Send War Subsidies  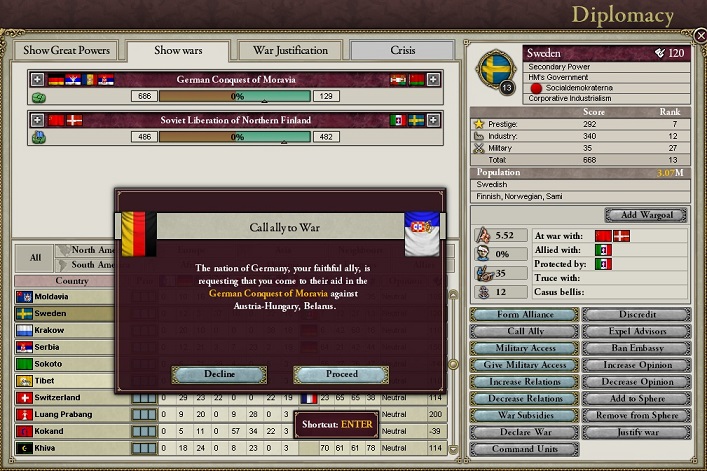click(x=523, y=416)
